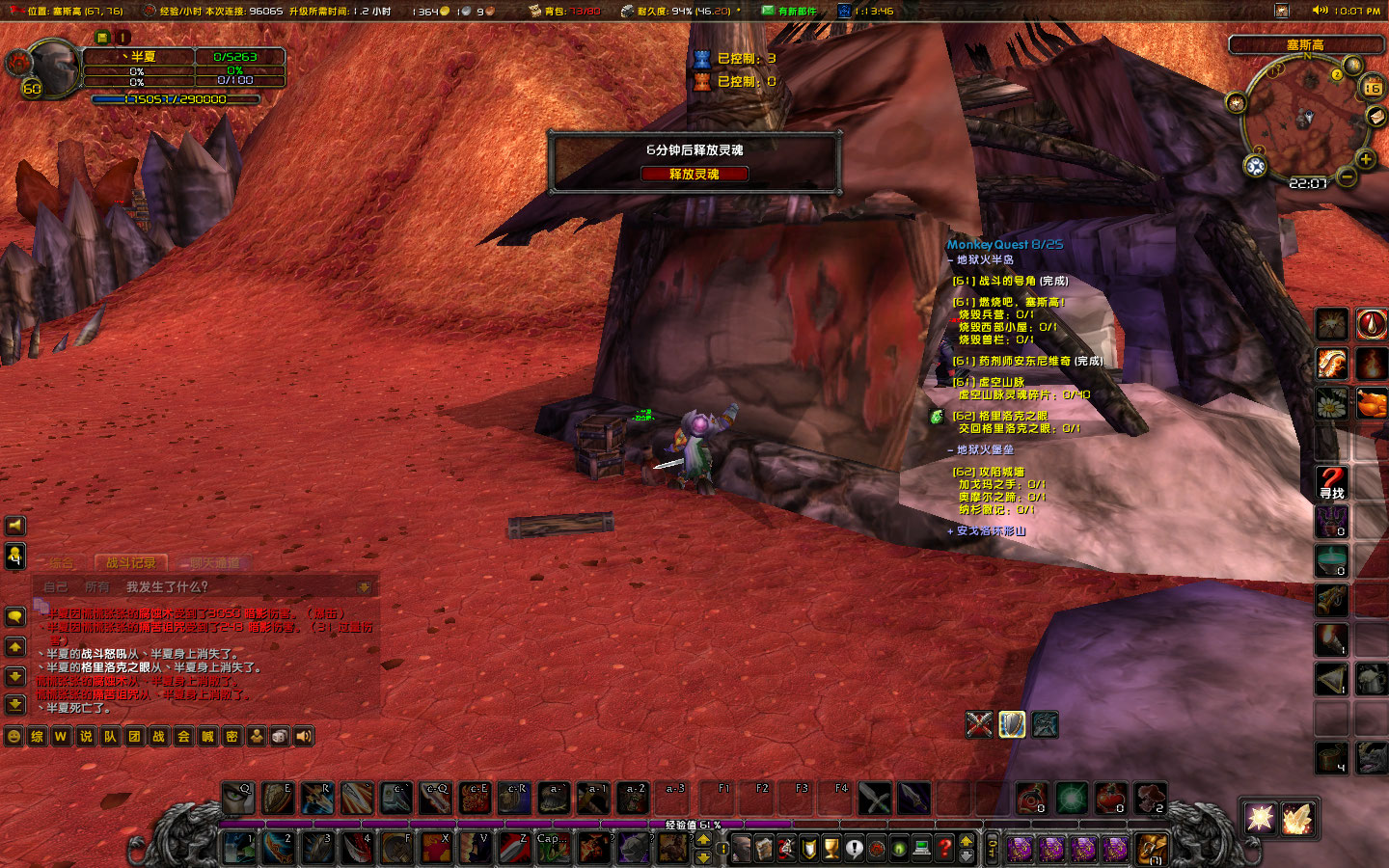This screenshot has height=868, width=1389.
Task: Roll the dice icon in the chat bar
Action: (280, 737)
